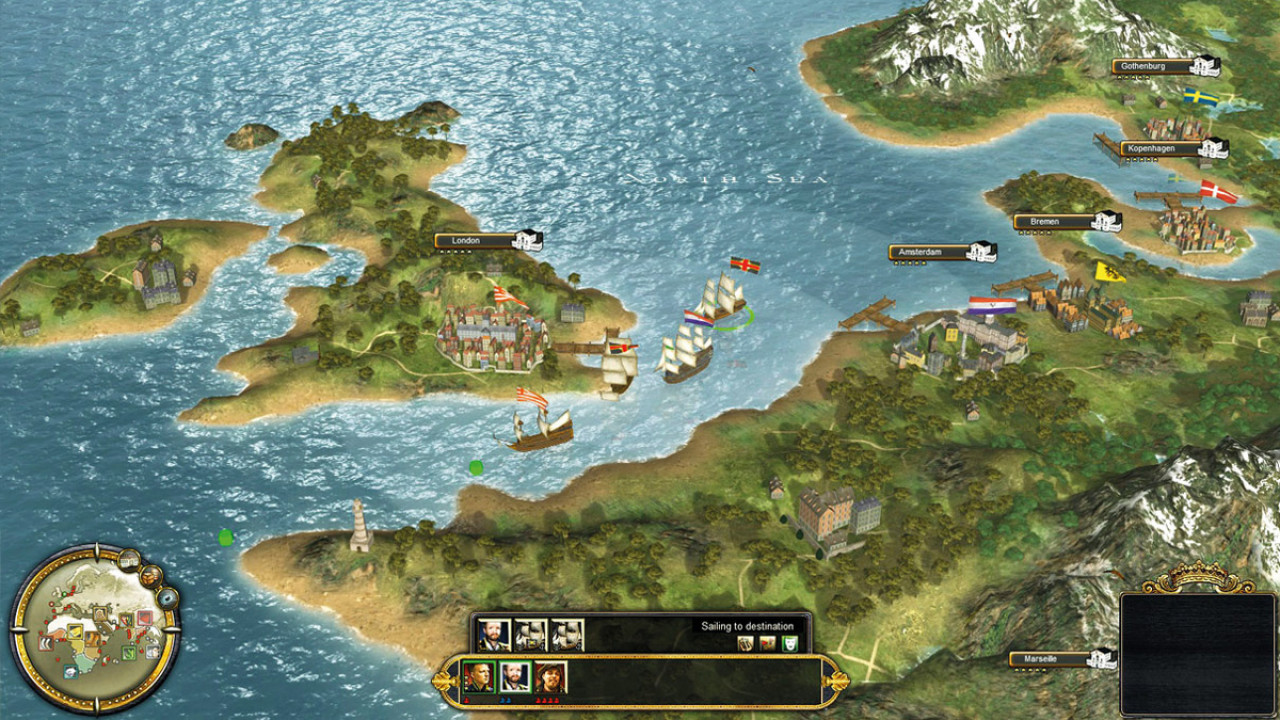Activate the red flag icon in the convoy panel
Image resolution: width=1280 pixels, height=720 pixels.
[767, 644]
